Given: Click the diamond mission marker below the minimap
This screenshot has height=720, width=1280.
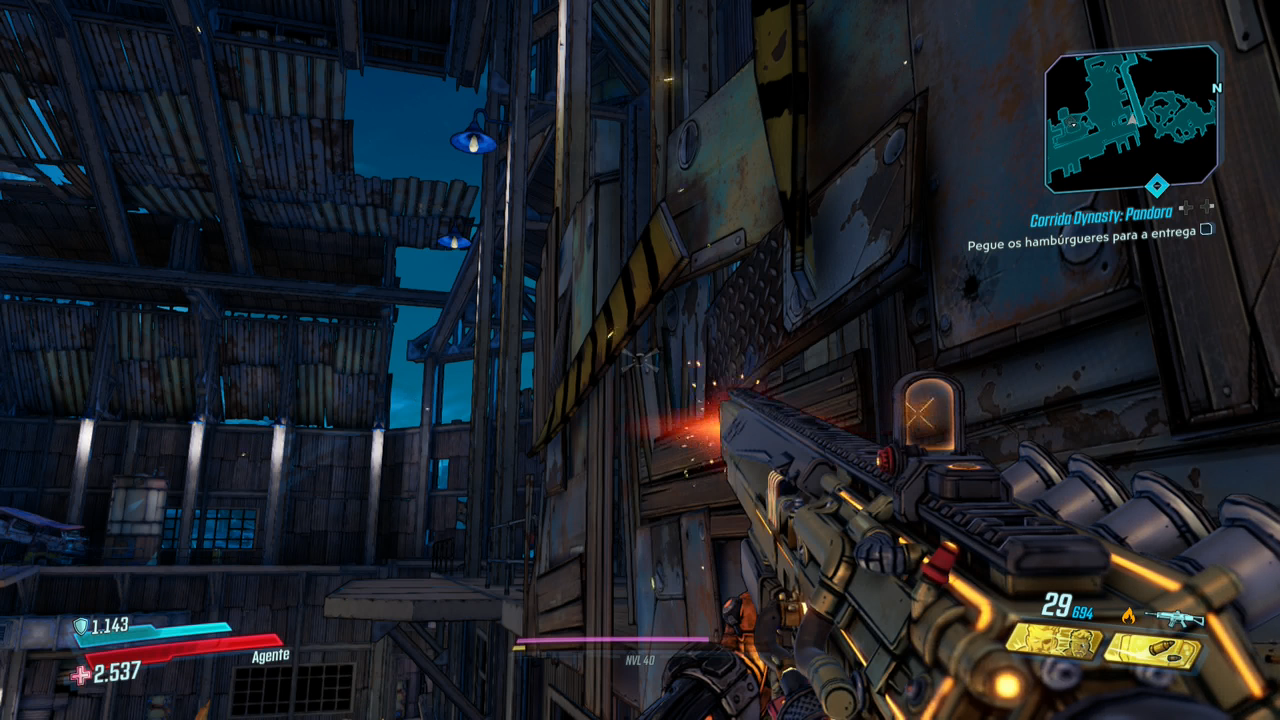Looking at the screenshot, I should 1157,185.
